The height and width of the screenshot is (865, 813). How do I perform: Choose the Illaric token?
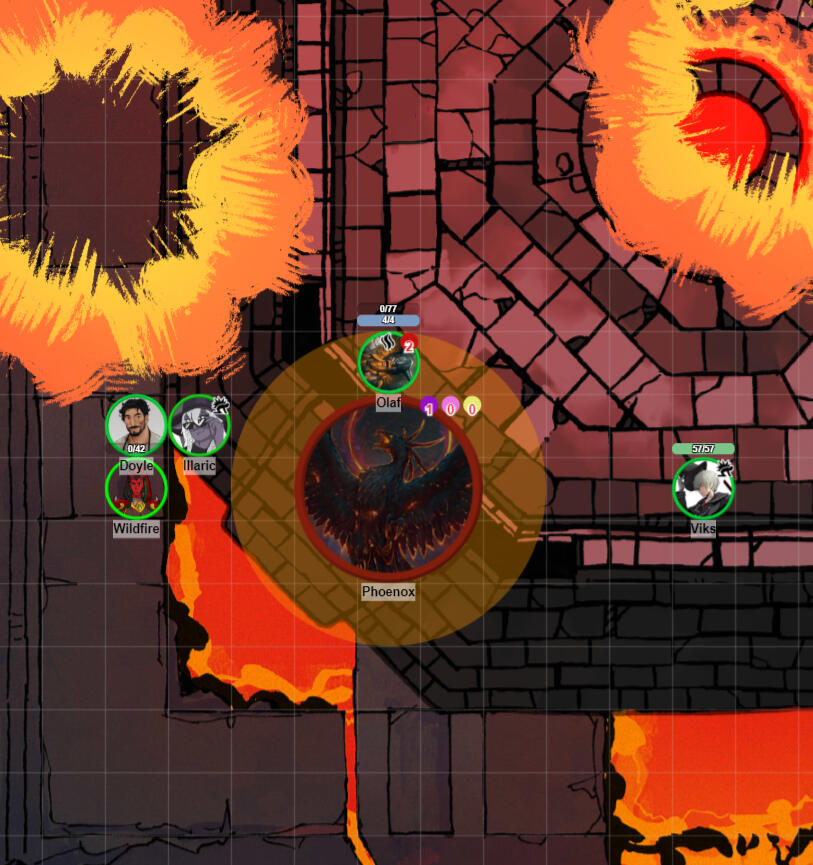click(x=199, y=425)
